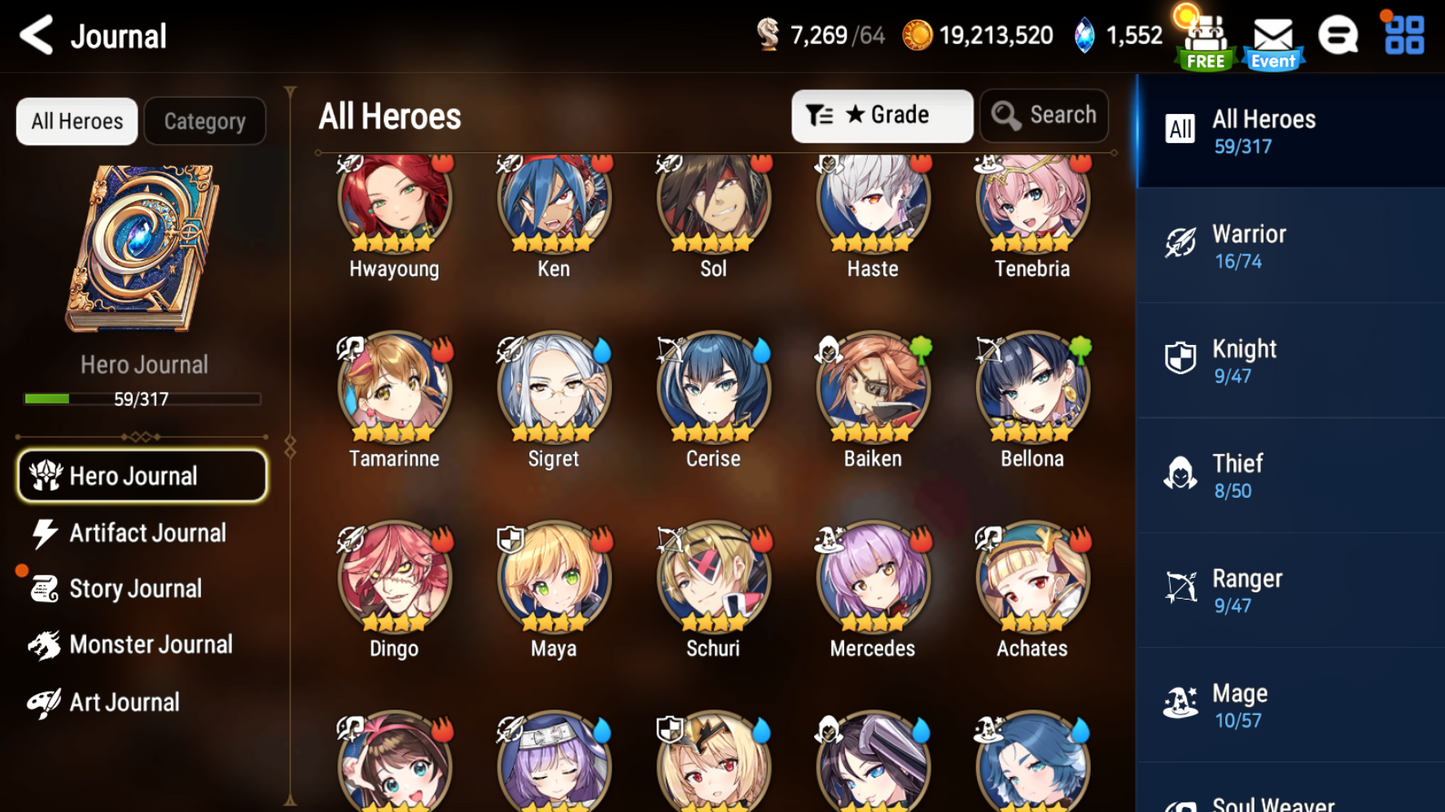Switch to the Category tab
Image resolution: width=1445 pixels, height=812 pixels.
[x=204, y=121]
